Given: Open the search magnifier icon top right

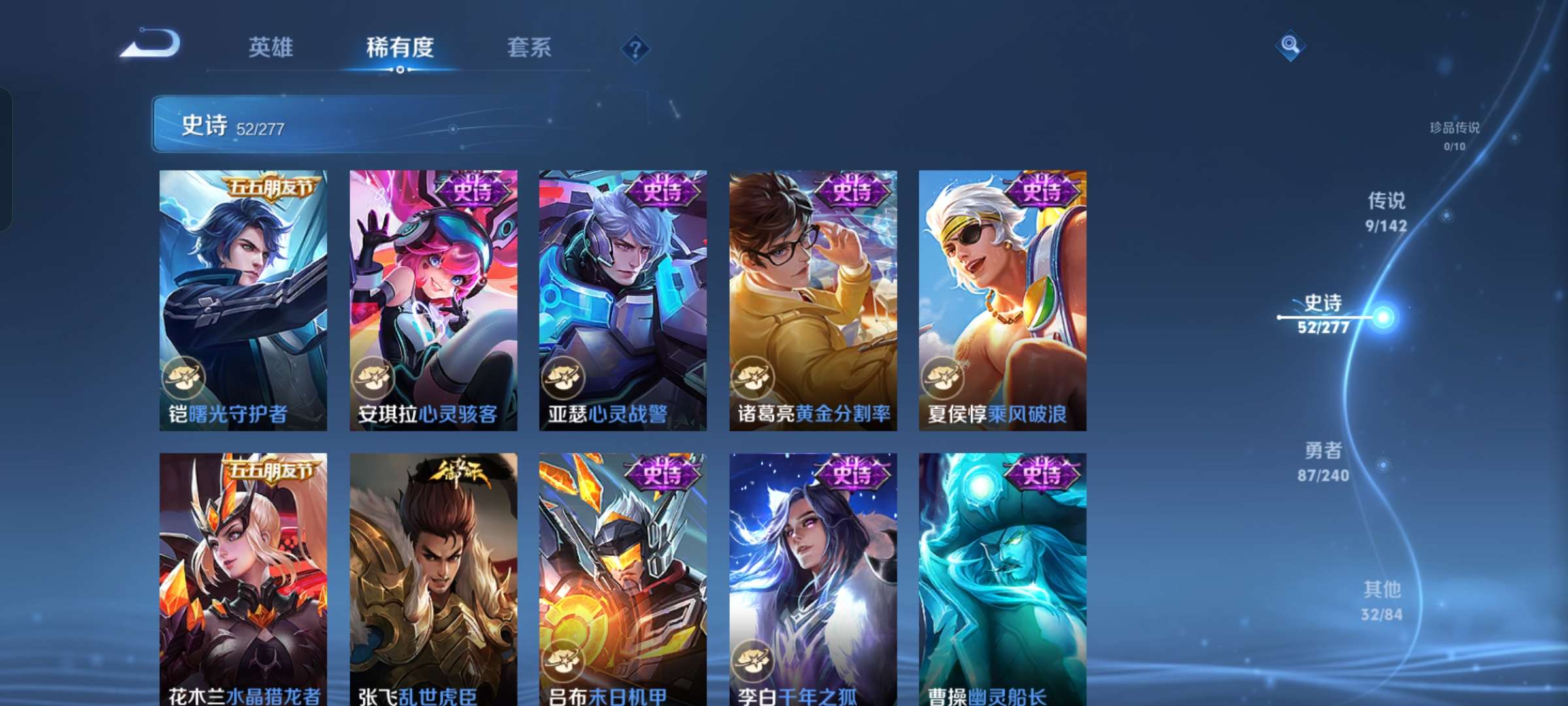Looking at the screenshot, I should 1290,46.
